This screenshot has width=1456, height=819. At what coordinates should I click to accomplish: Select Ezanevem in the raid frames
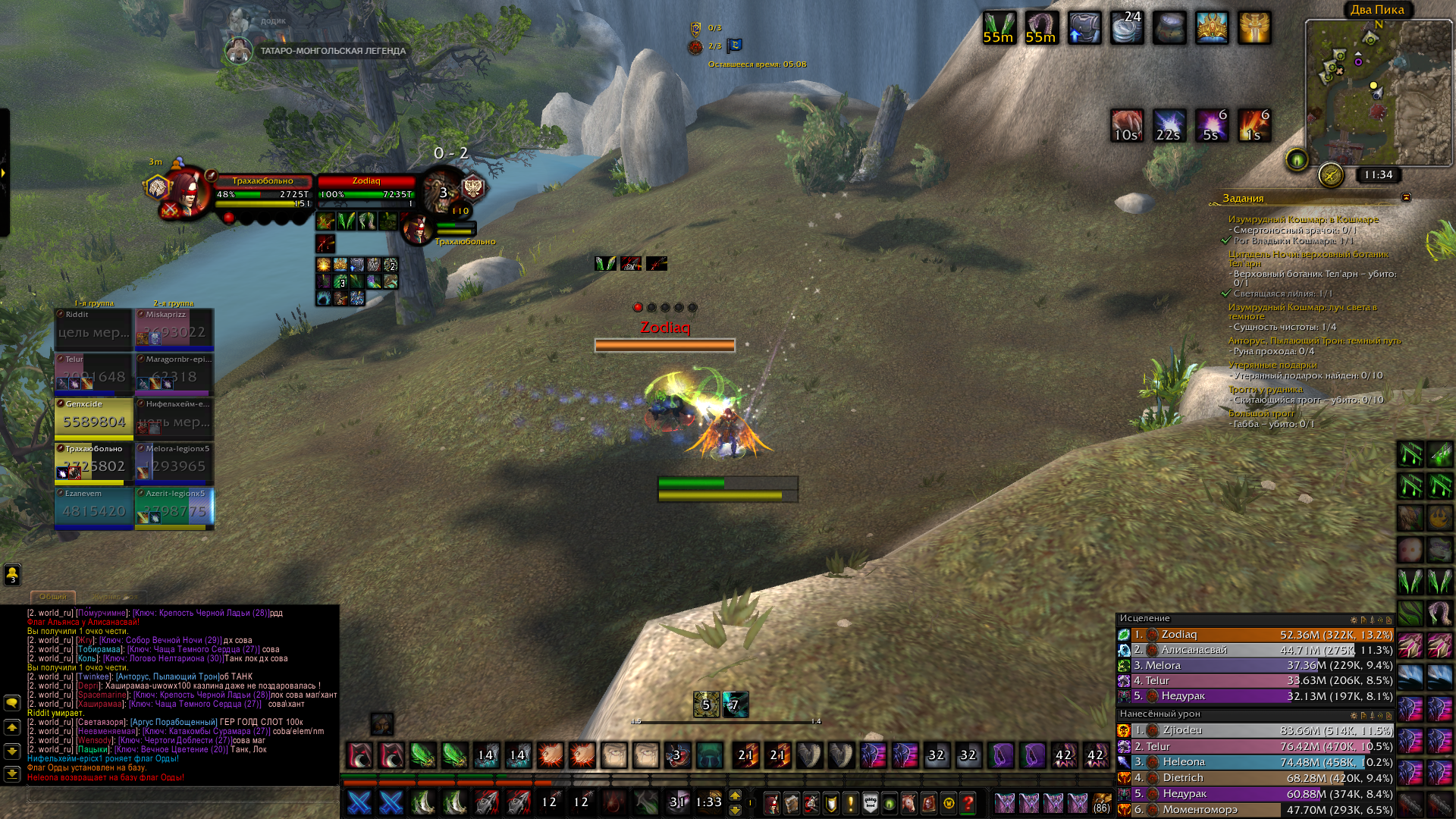pos(94,507)
